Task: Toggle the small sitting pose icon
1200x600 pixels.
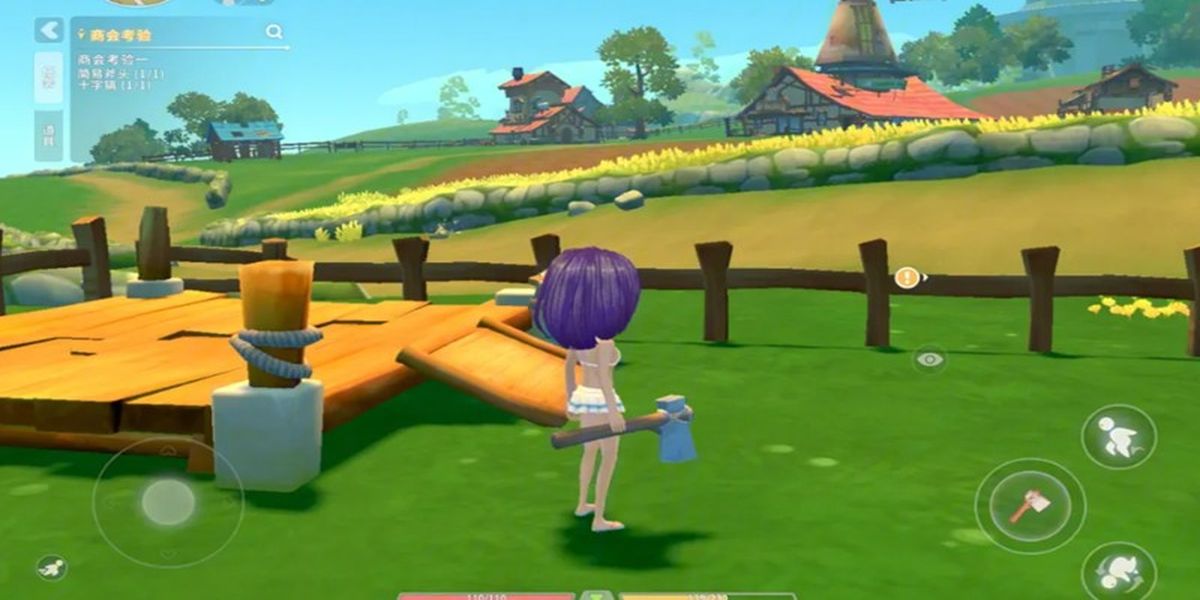Action: point(52,568)
